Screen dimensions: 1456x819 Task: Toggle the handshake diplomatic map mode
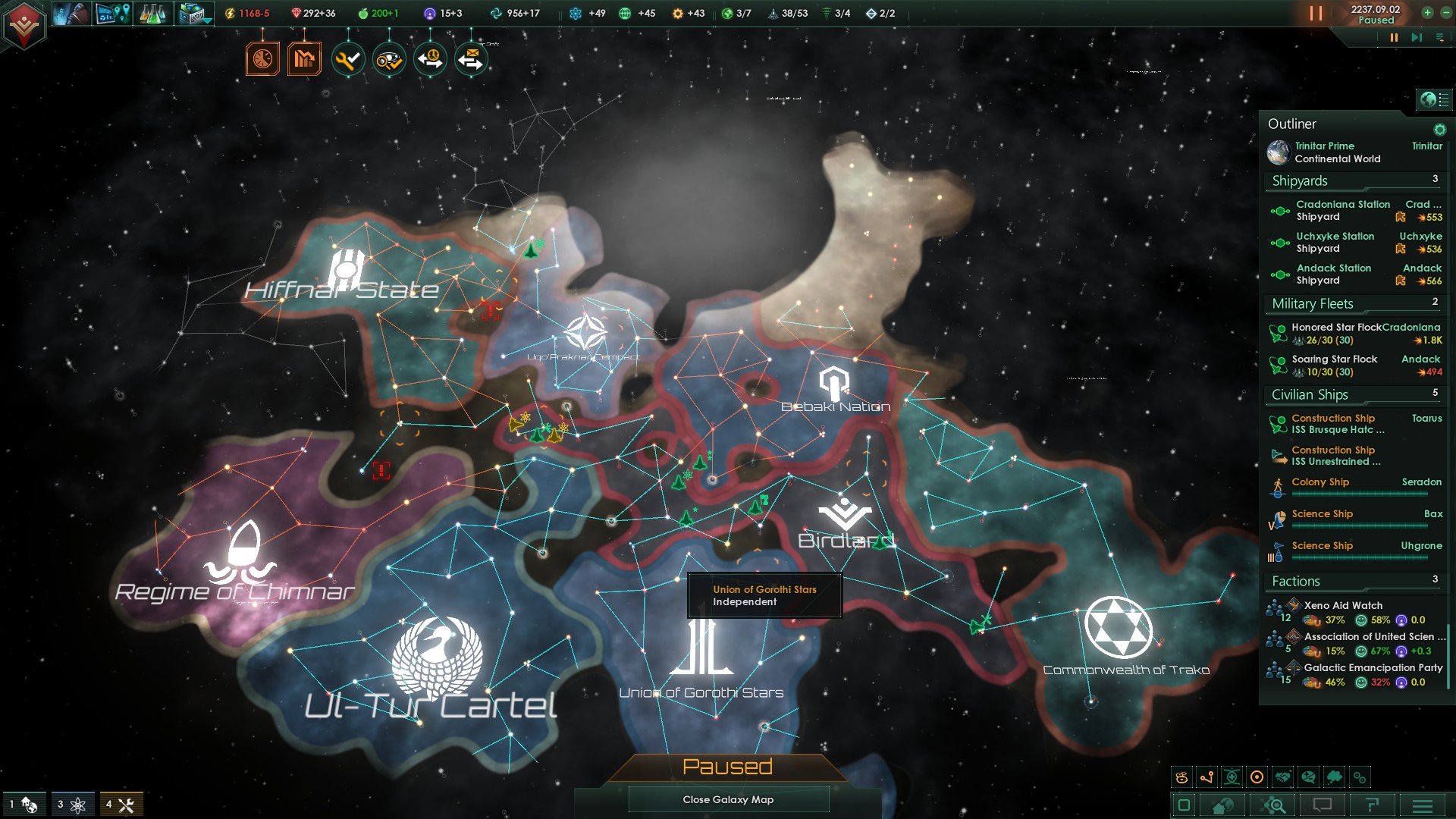coord(1282,777)
